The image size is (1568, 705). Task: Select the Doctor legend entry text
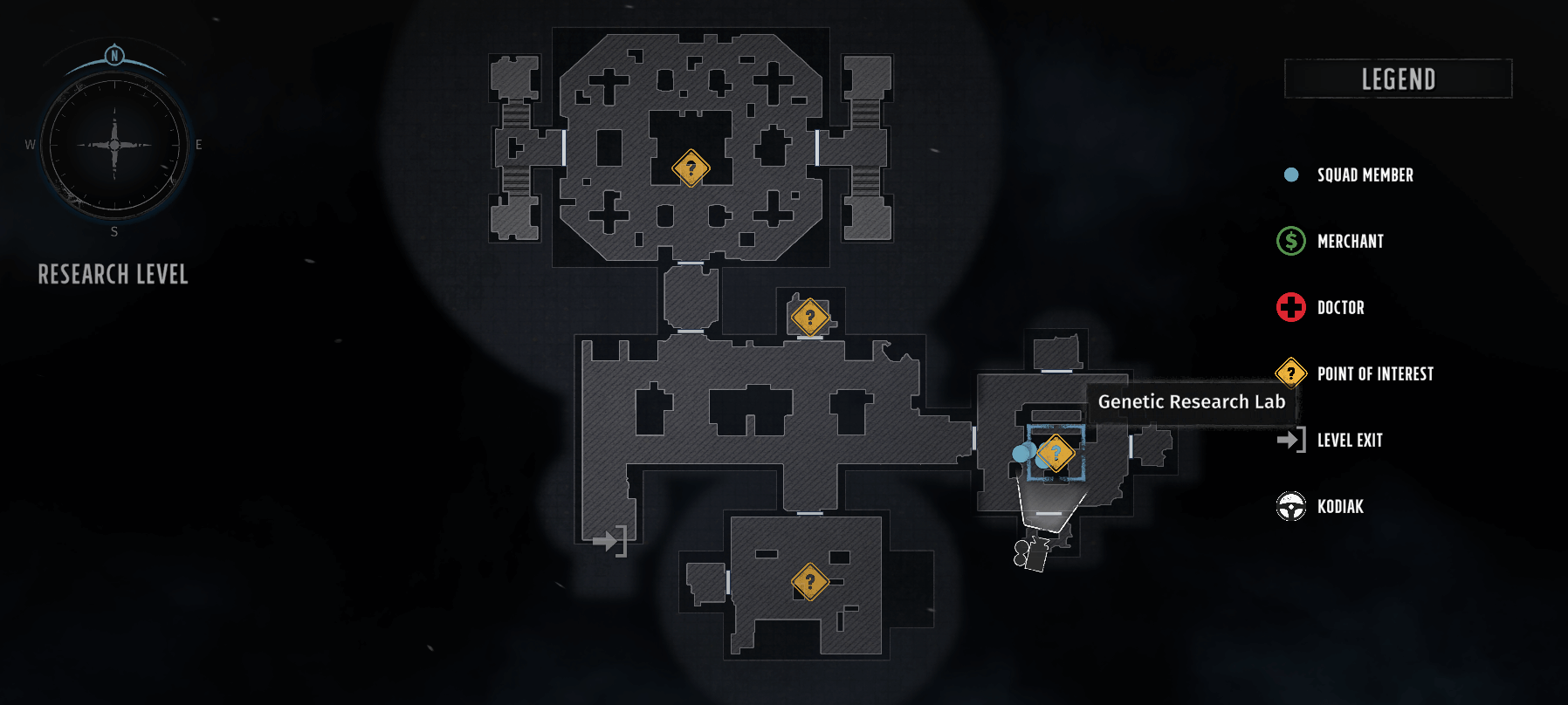tap(1341, 307)
